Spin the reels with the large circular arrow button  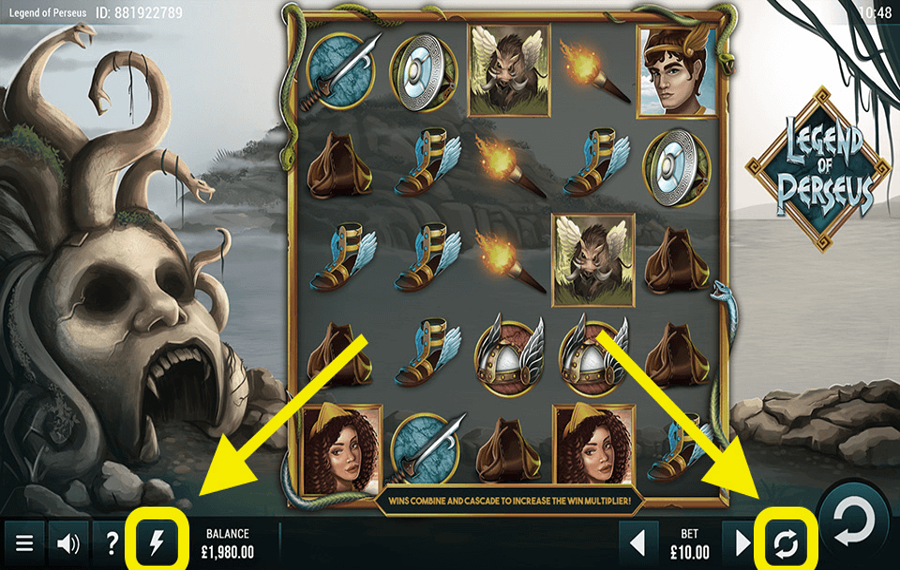[853, 522]
